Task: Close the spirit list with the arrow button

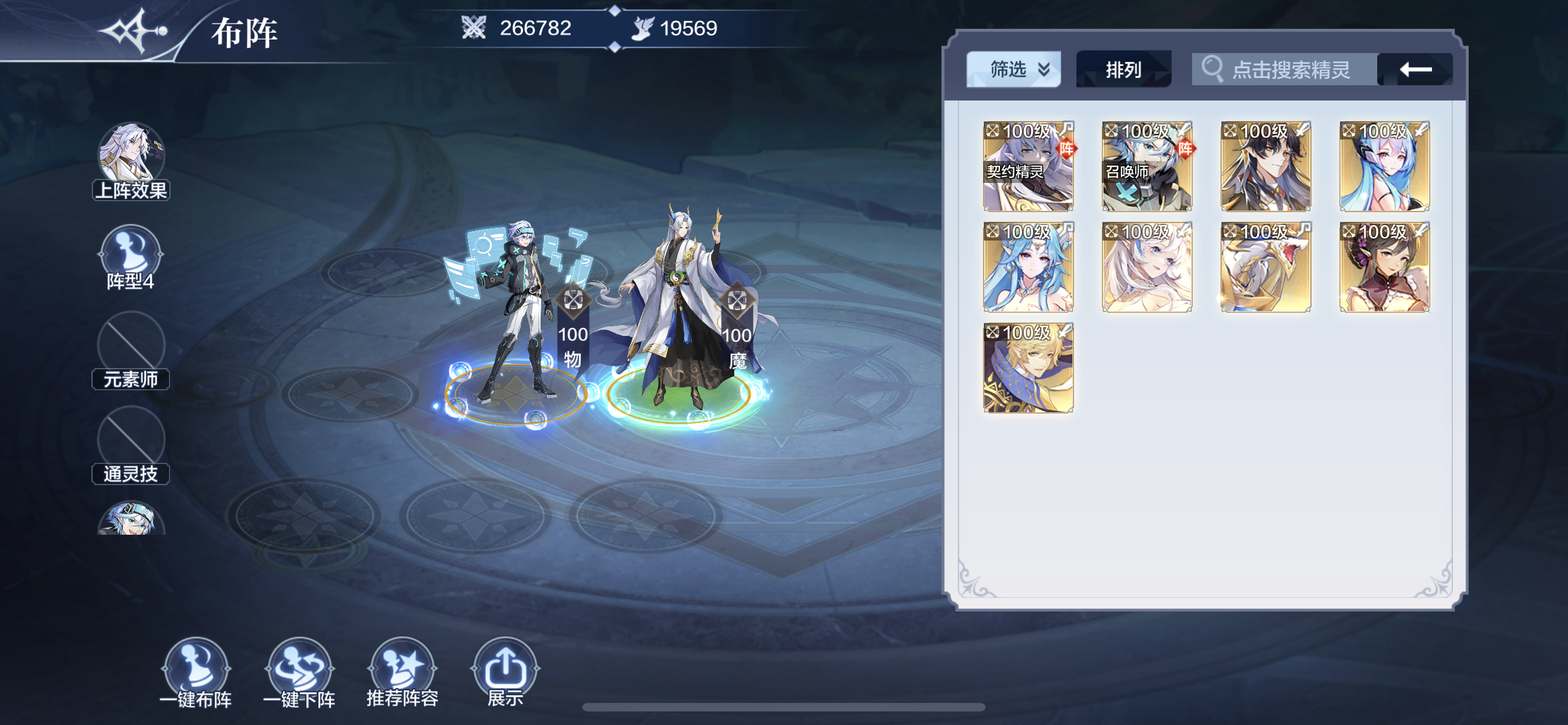Action: (x=1414, y=69)
